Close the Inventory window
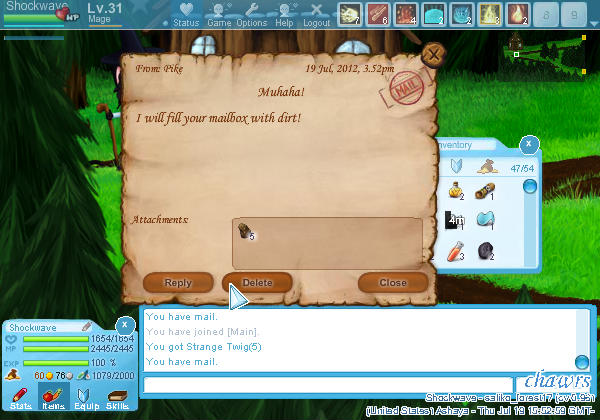The height and width of the screenshot is (420, 600). pyautogui.click(x=529, y=146)
